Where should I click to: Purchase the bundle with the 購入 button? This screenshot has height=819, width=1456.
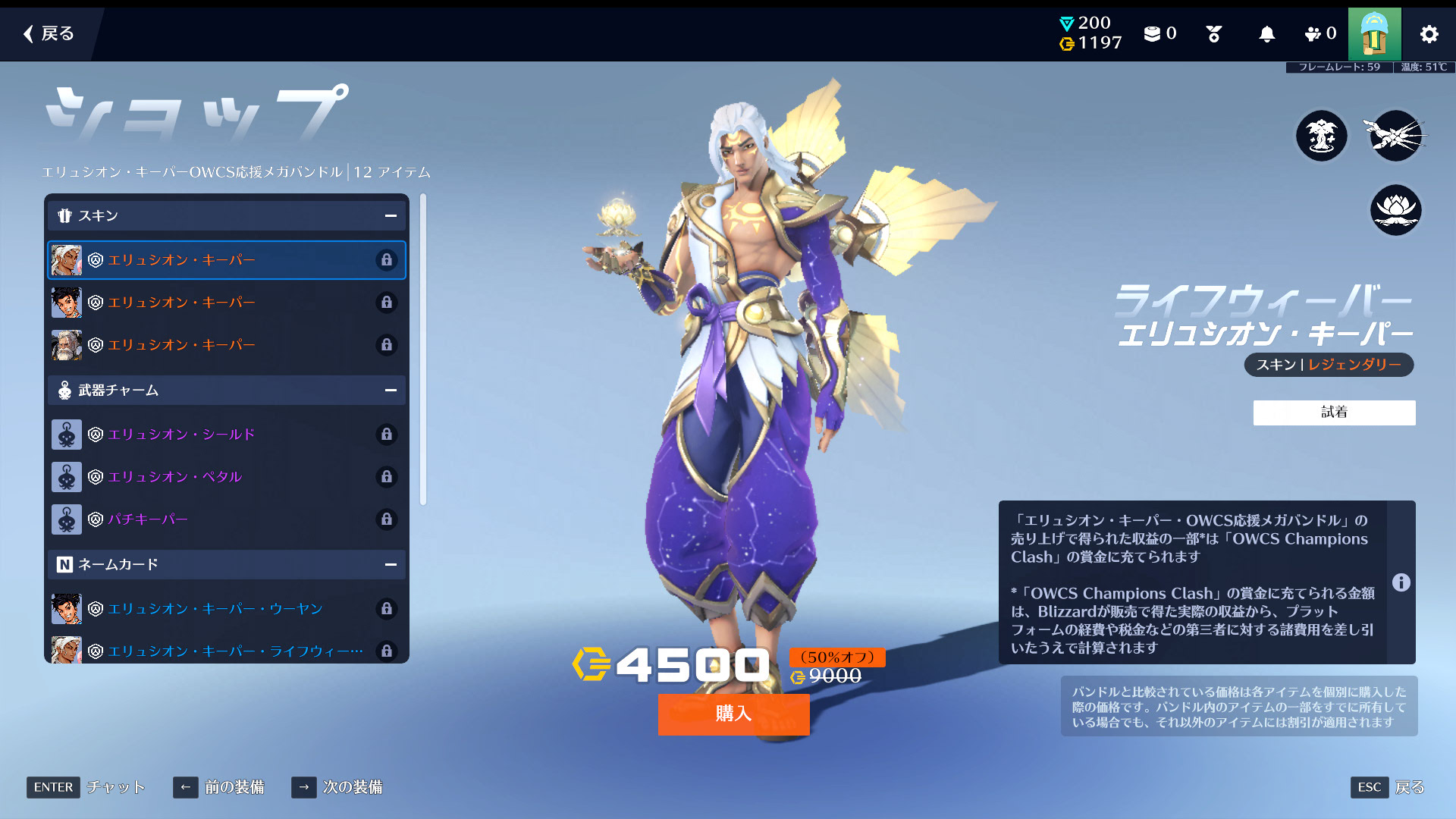point(733,714)
